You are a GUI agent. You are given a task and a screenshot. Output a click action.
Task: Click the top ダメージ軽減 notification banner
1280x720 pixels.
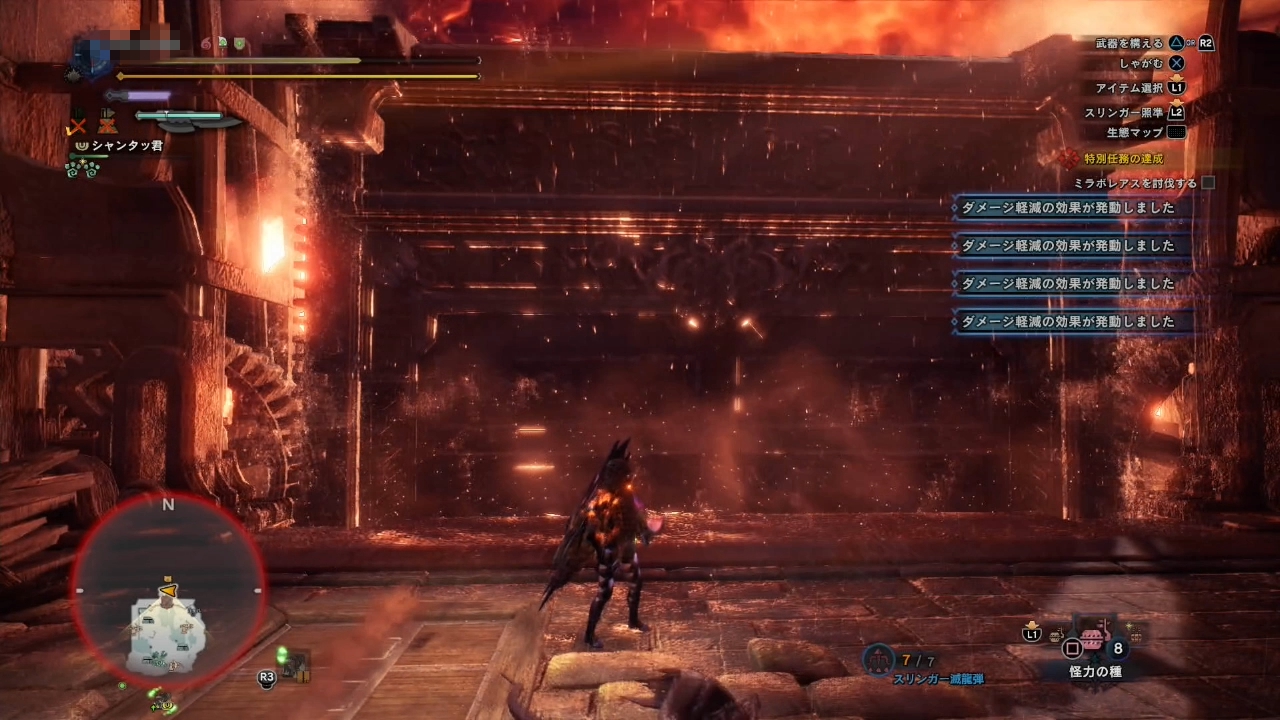(1070, 208)
